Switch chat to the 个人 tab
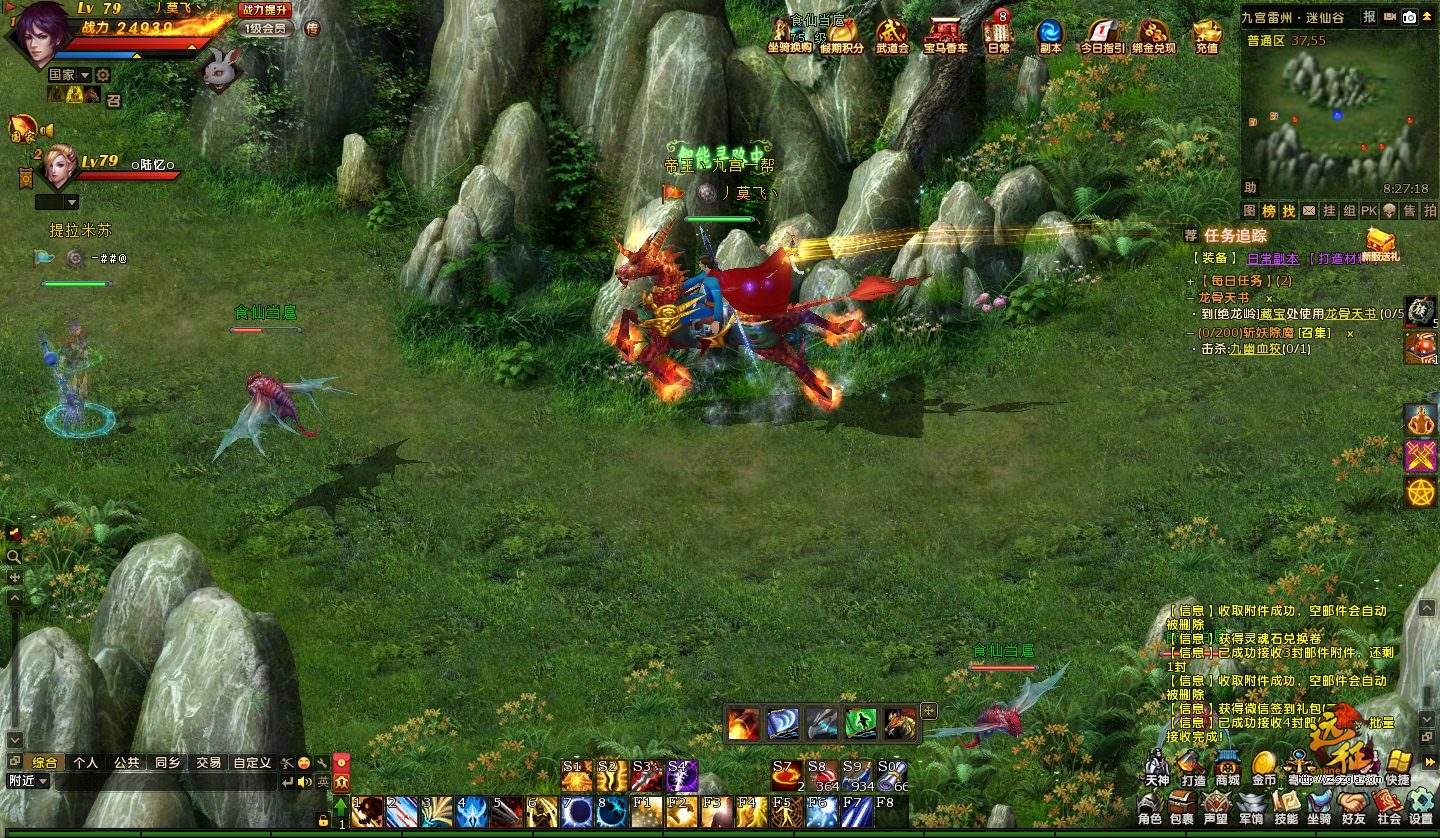The height and width of the screenshot is (838, 1440). click(86, 762)
